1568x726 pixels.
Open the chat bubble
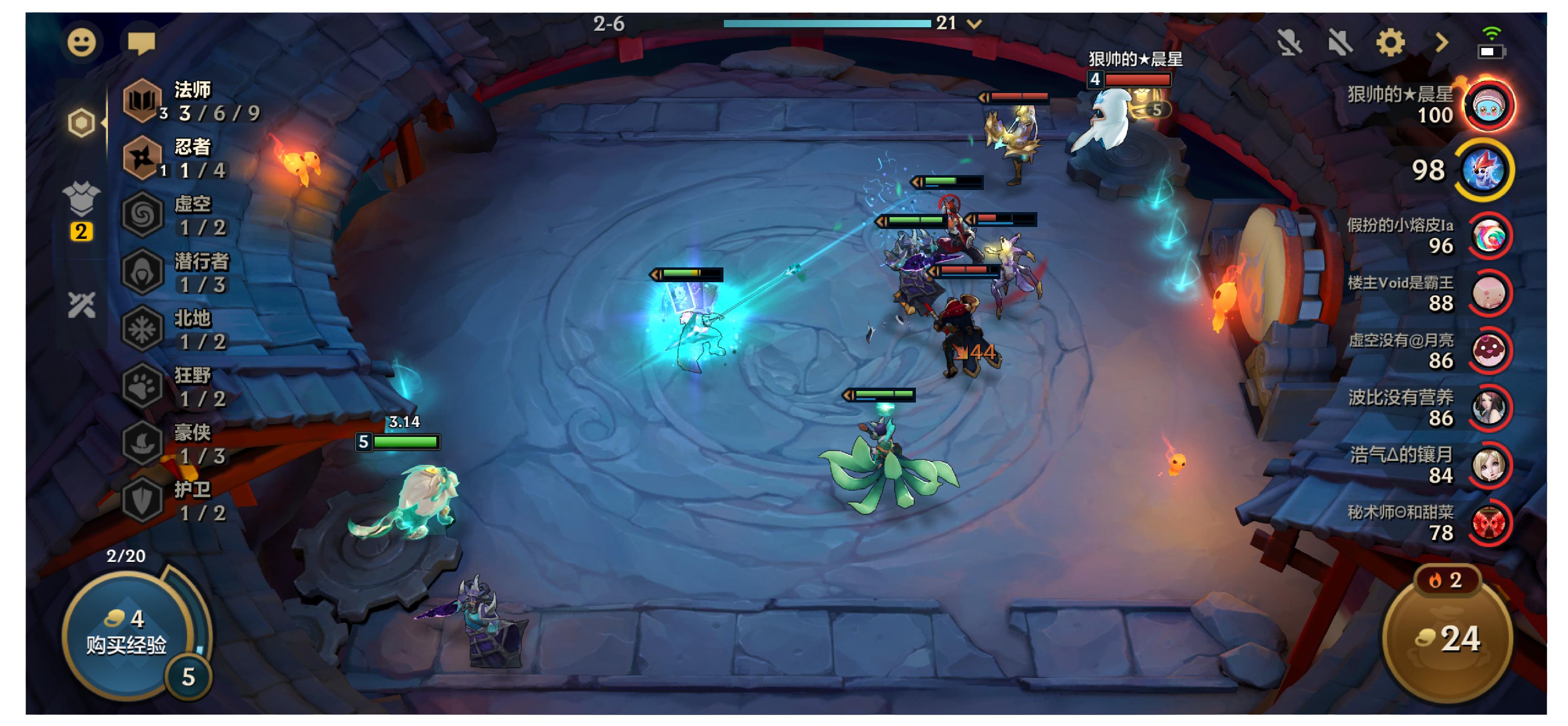pos(141,43)
